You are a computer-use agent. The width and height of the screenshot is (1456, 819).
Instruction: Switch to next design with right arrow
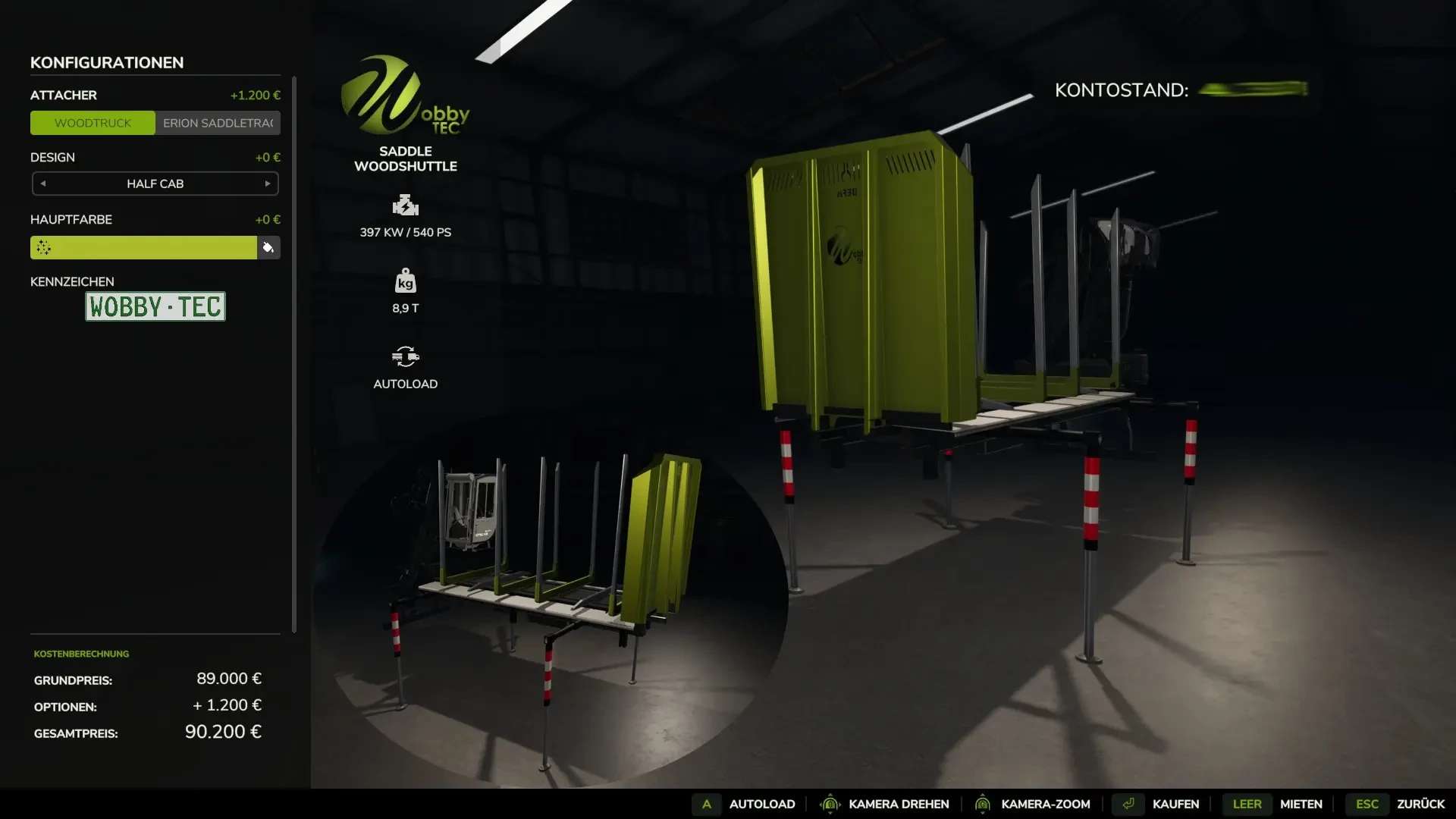[268, 184]
